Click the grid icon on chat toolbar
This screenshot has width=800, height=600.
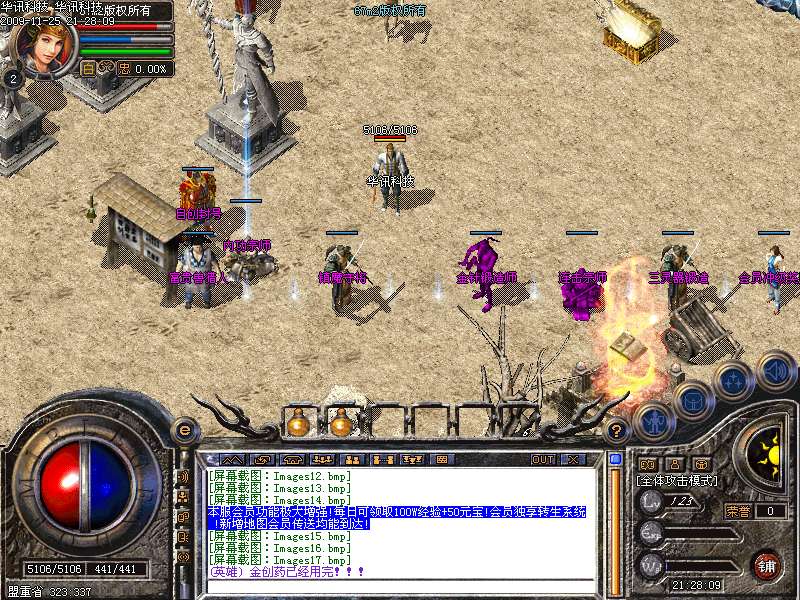tap(441, 460)
